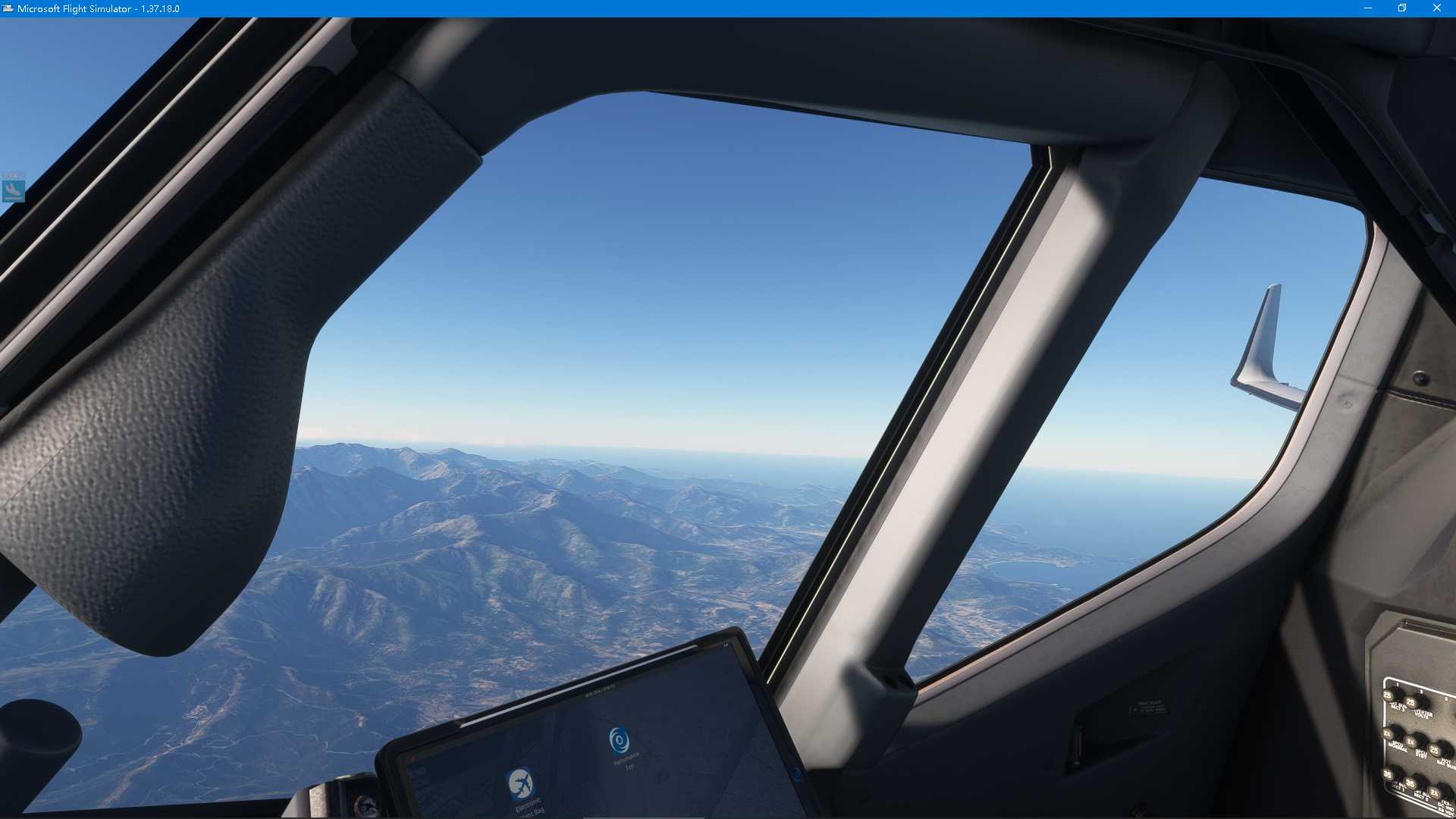Click the Microsoft Flight Simulator icon in title bar
This screenshot has width=1456, height=819.
pyautogui.click(x=7, y=8)
